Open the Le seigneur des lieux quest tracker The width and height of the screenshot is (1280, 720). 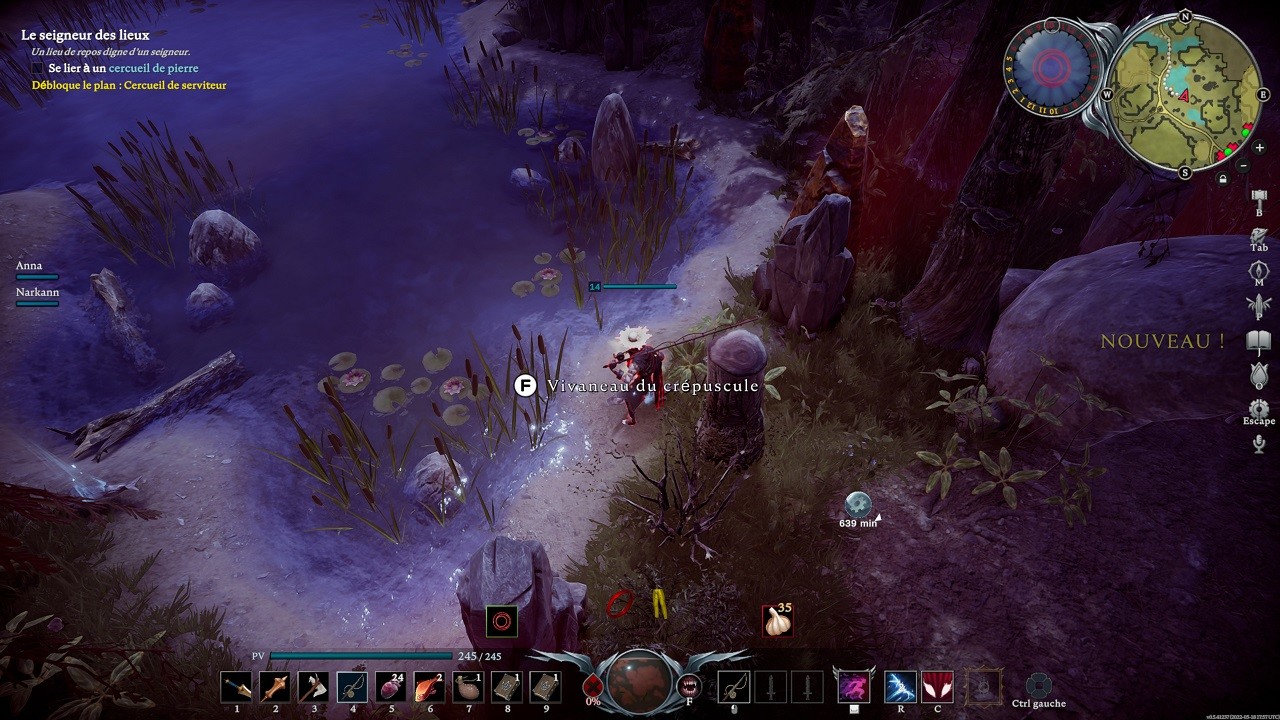[85, 35]
